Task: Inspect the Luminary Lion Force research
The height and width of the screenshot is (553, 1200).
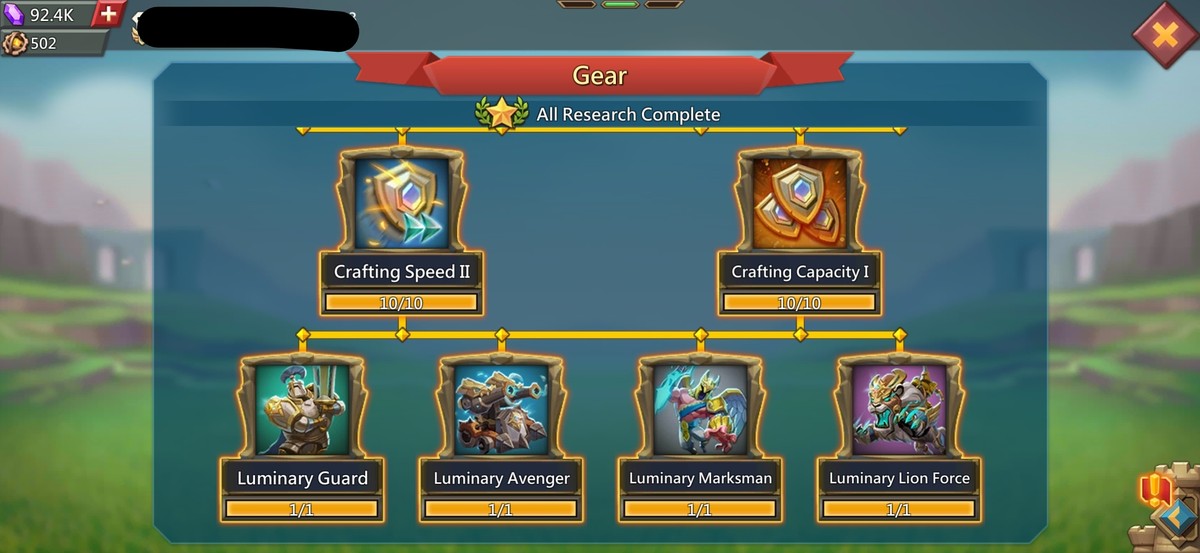Action: 899,410
